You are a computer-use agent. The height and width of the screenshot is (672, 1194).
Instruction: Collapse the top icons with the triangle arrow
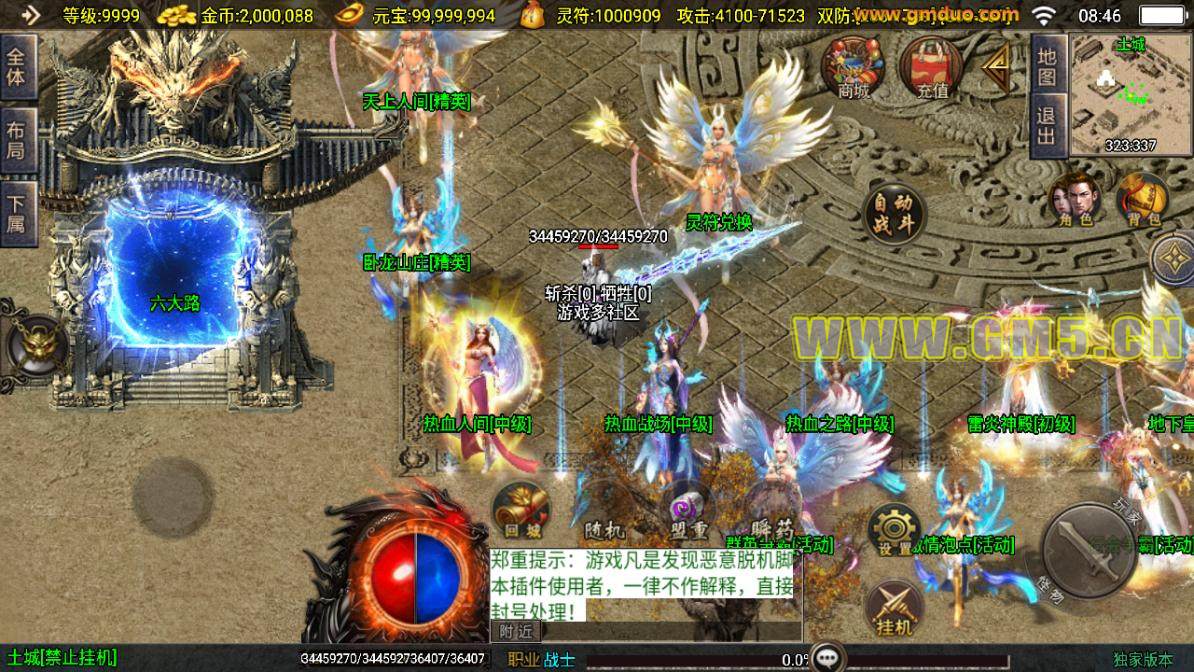tap(997, 68)
